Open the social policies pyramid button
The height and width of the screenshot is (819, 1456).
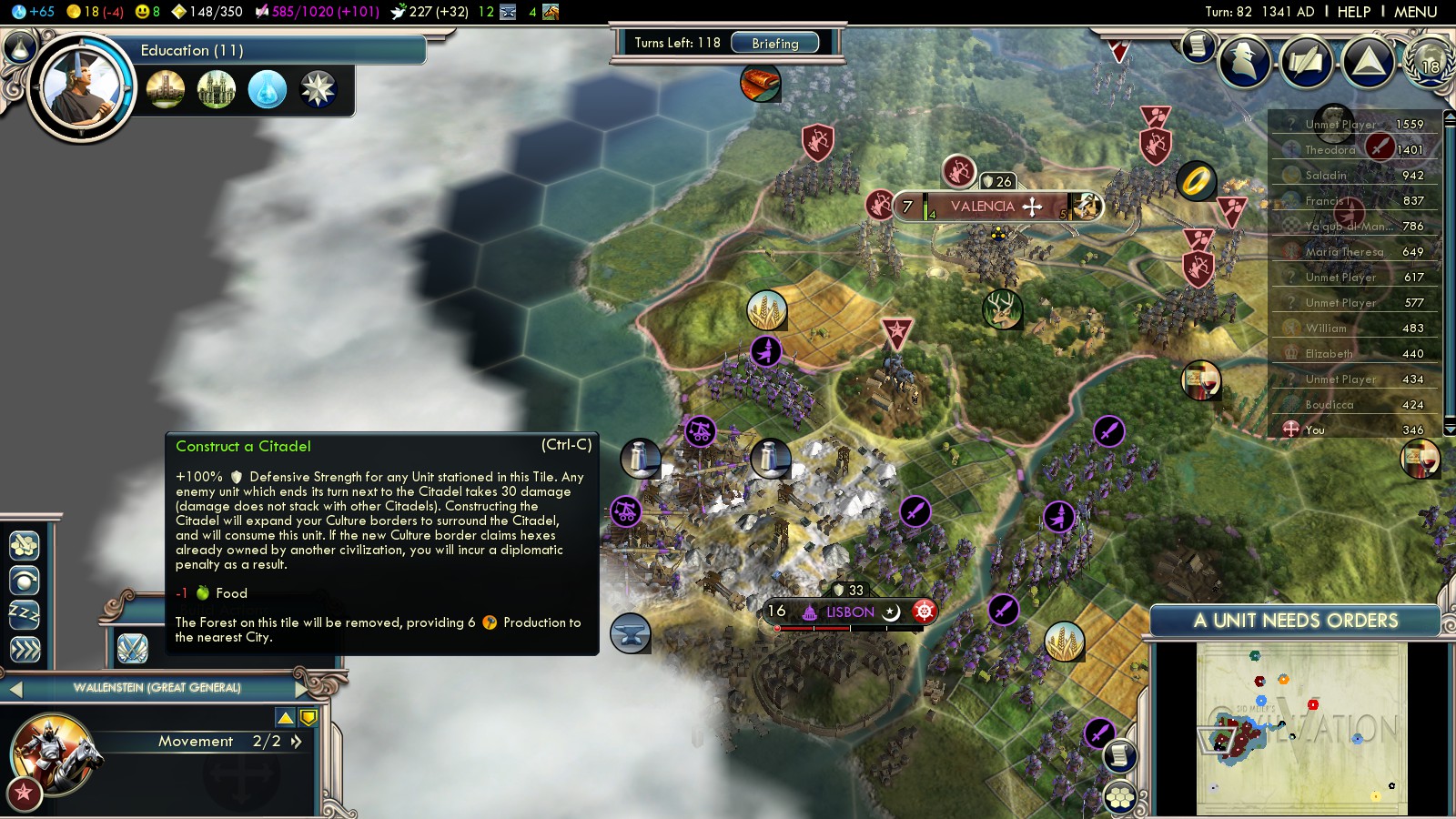coord(1368,61)
